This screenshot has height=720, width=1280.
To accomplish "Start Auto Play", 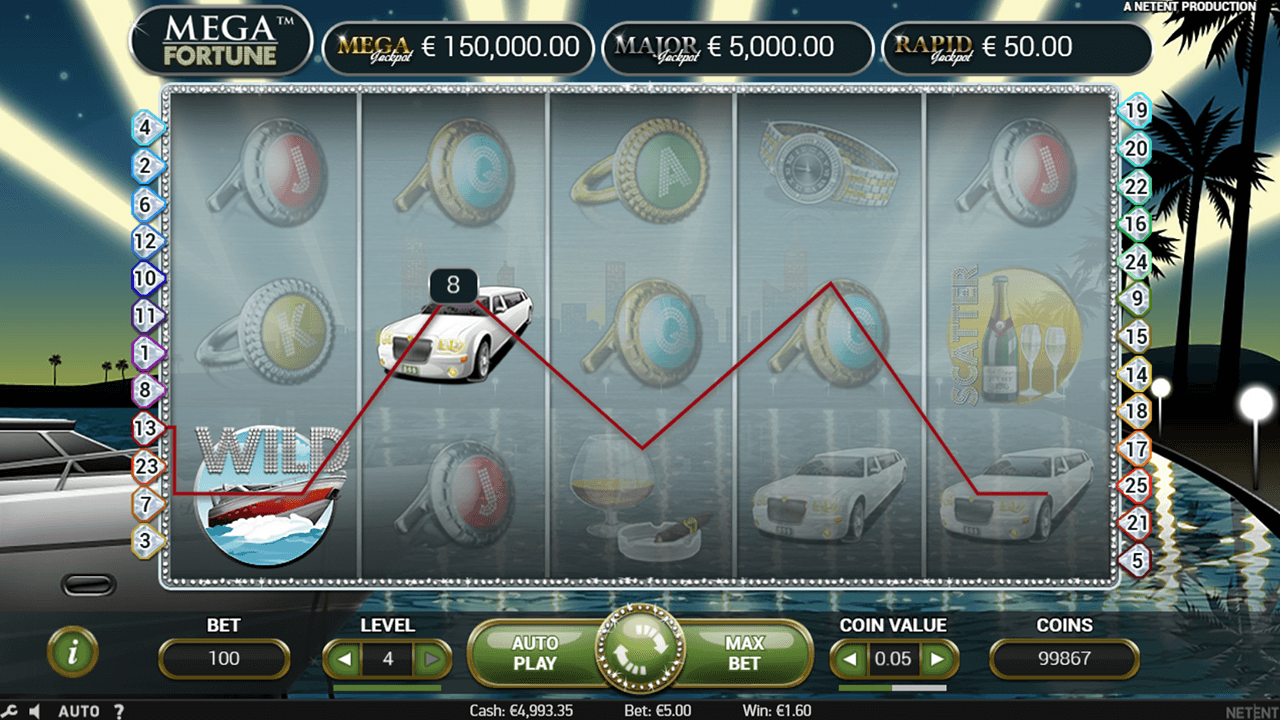I will click(534, 653).
